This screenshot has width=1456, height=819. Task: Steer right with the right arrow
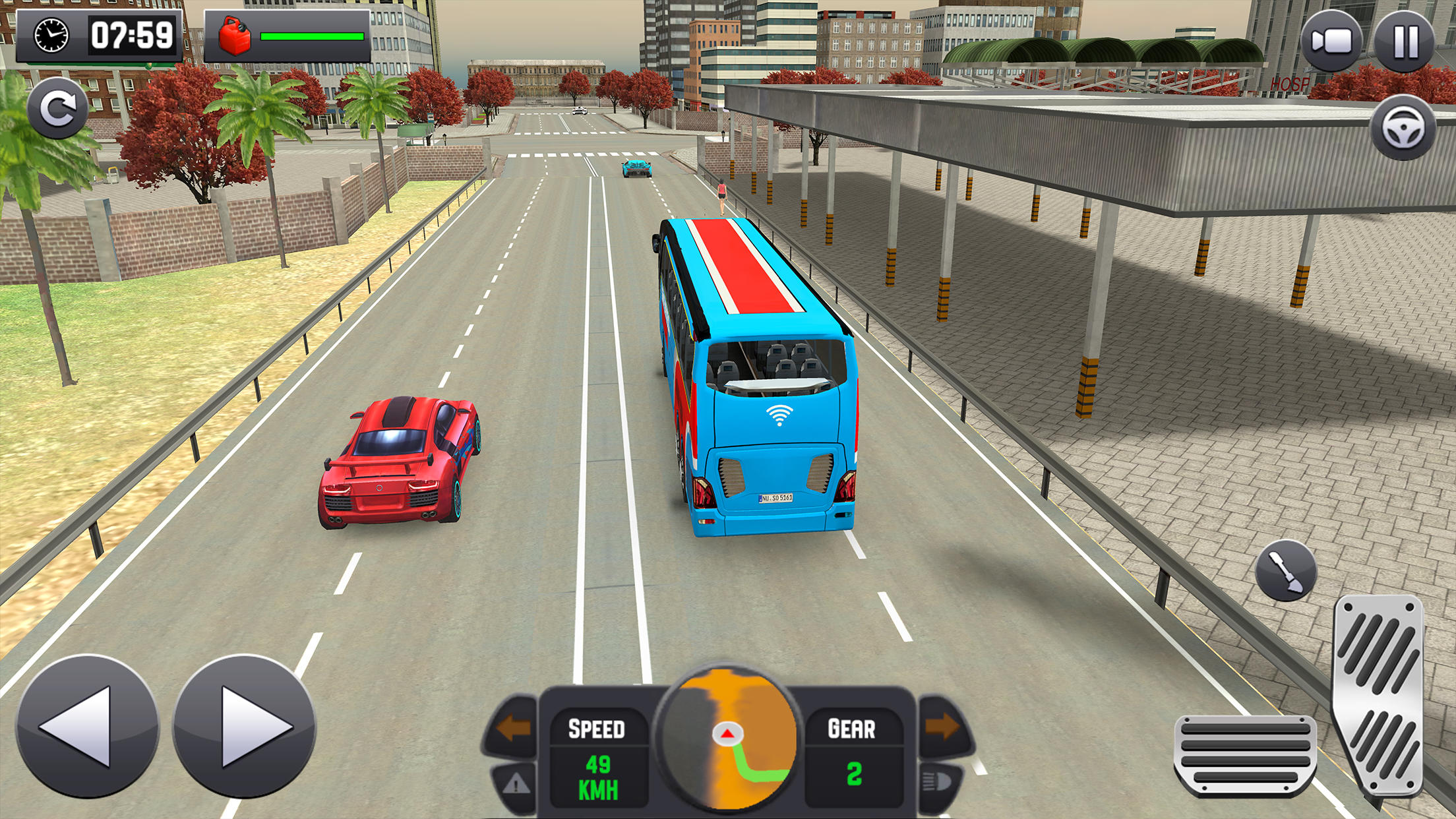[x=245, y=726]
